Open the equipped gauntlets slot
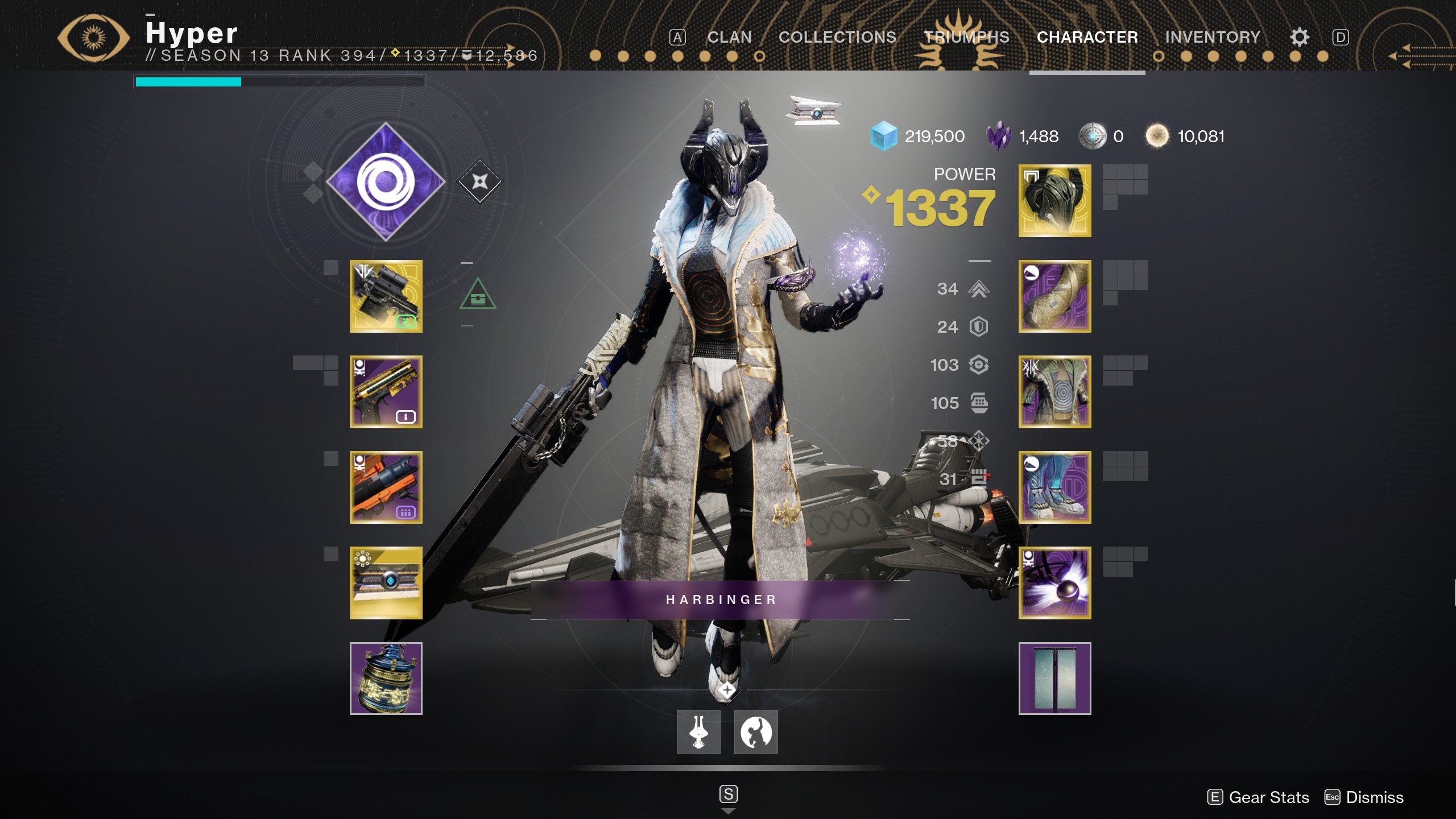Viewport: 1456px width, 819px height. click(1055, 296)
